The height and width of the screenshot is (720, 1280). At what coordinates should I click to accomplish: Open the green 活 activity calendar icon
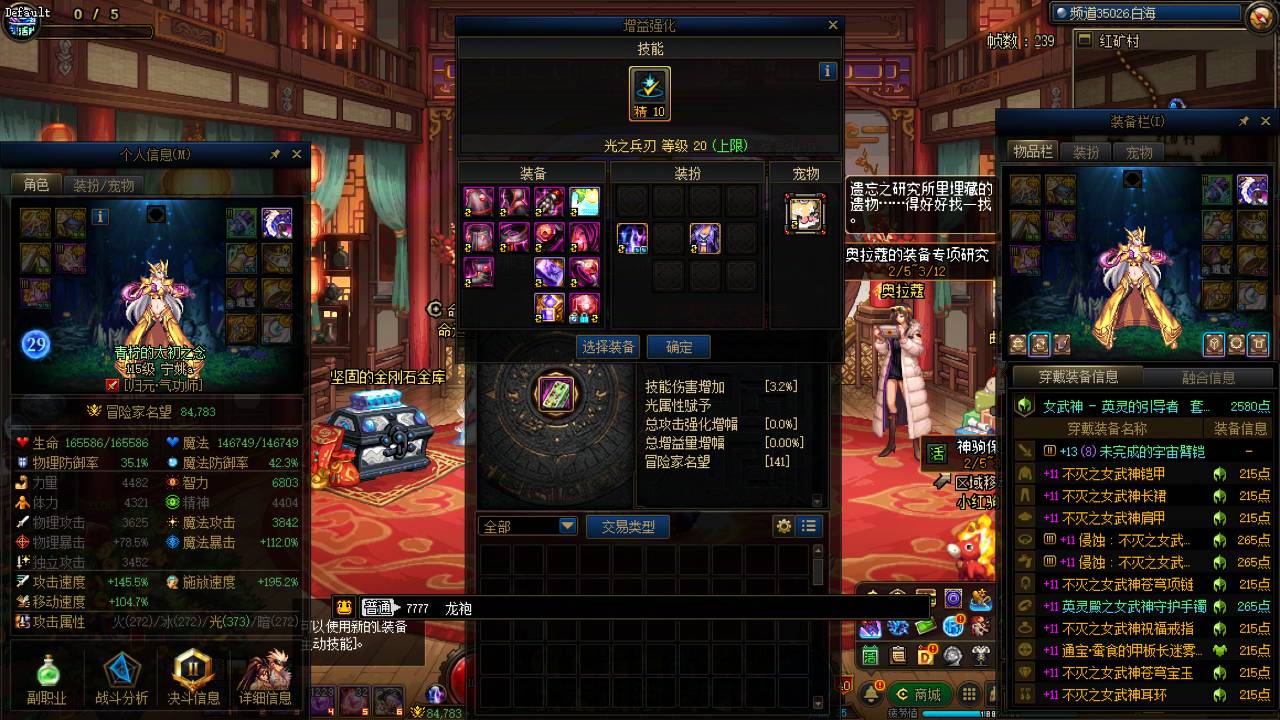tap(870, 656)
